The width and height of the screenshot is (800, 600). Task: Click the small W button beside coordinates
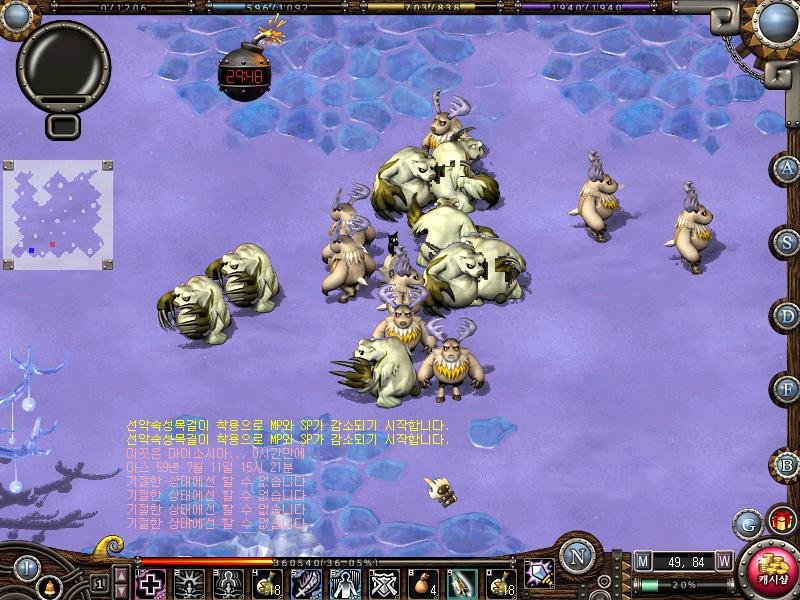click(x=723, y=561)
